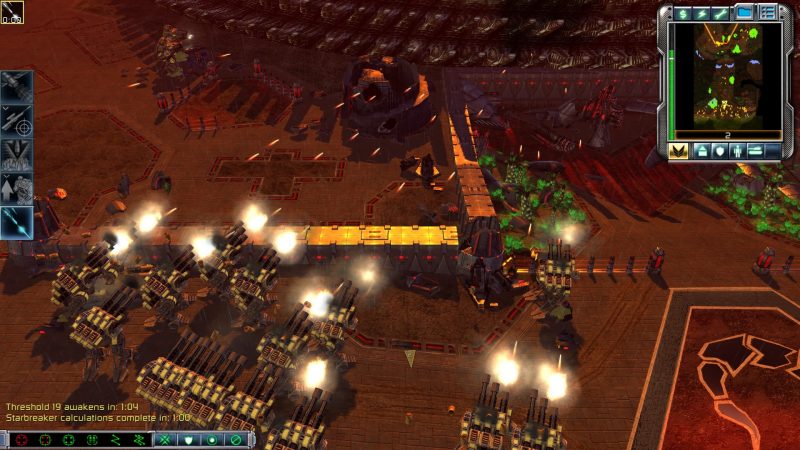
Task: Click the crossed-circle hold fire button
Action: coord(236,440)
